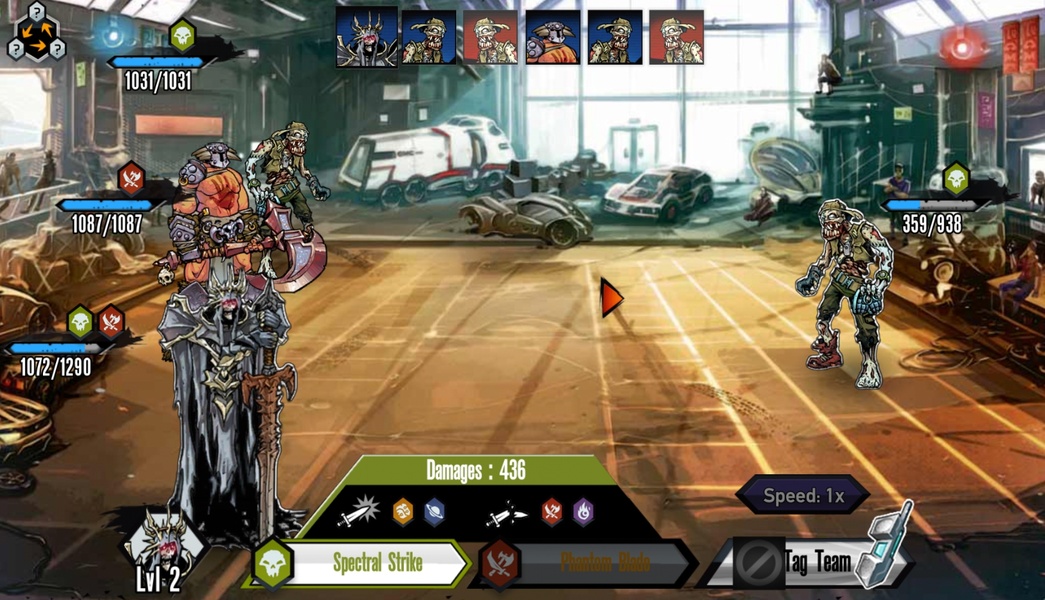Target the enemy zombie mutant
Screen dimensions: 1045x600
[848, 291]
